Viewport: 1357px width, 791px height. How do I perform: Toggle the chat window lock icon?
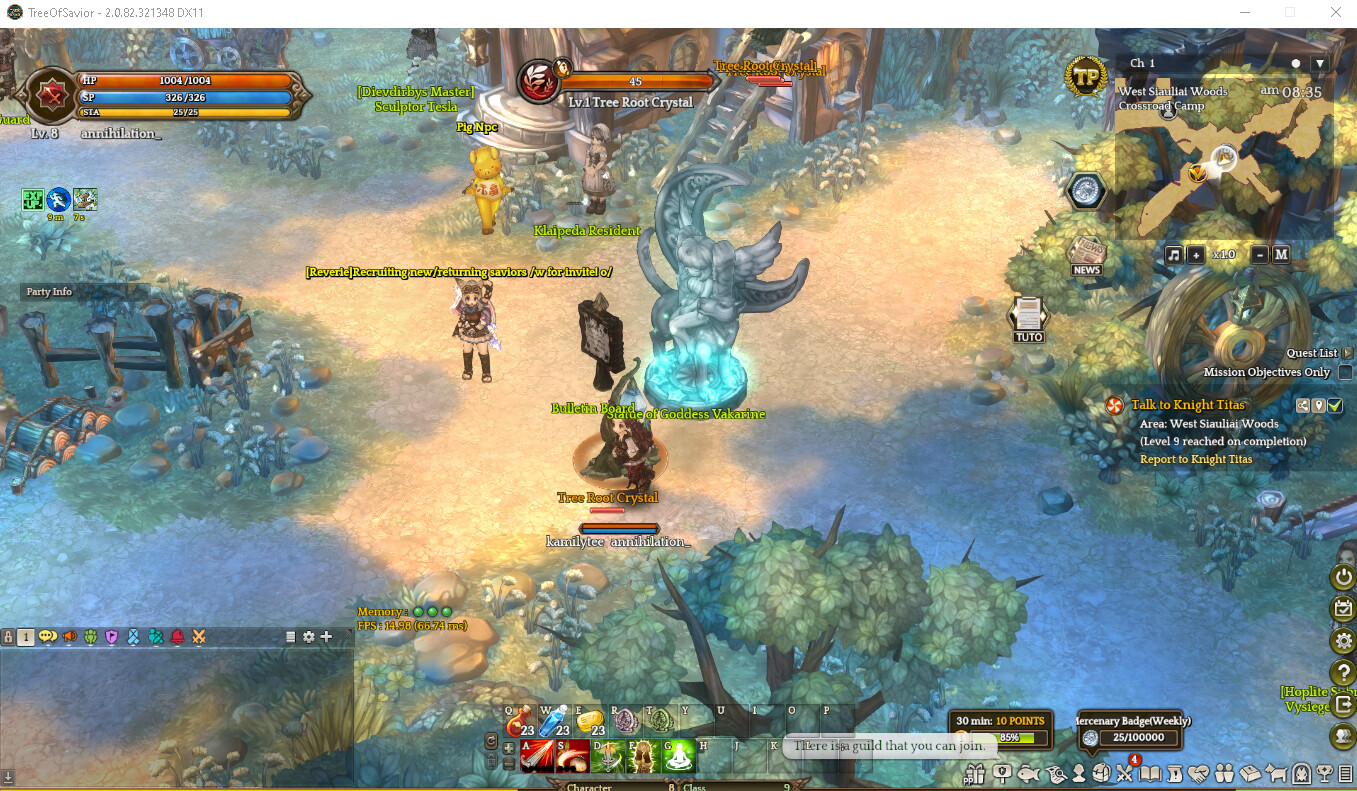pyautogui.click(x=8, y=637)
